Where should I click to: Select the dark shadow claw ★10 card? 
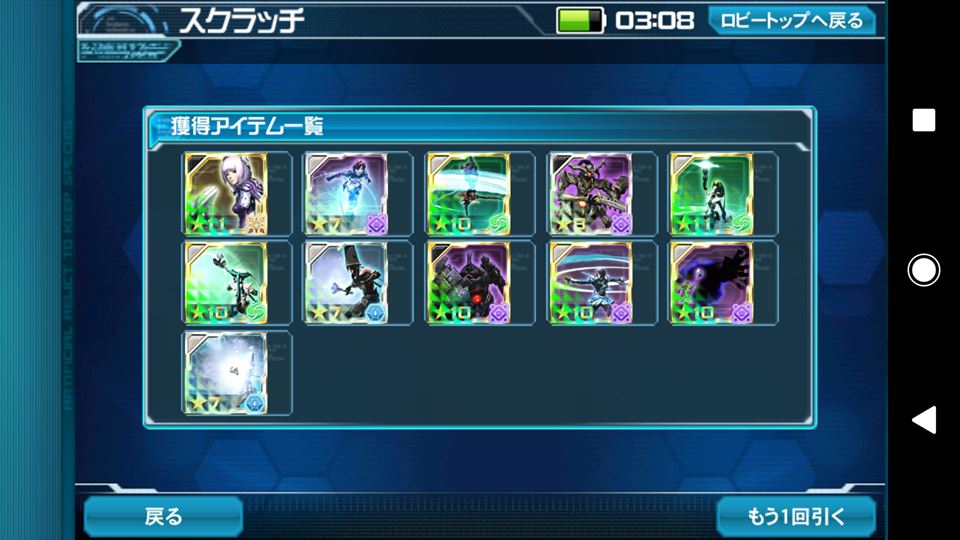point(712,283)
